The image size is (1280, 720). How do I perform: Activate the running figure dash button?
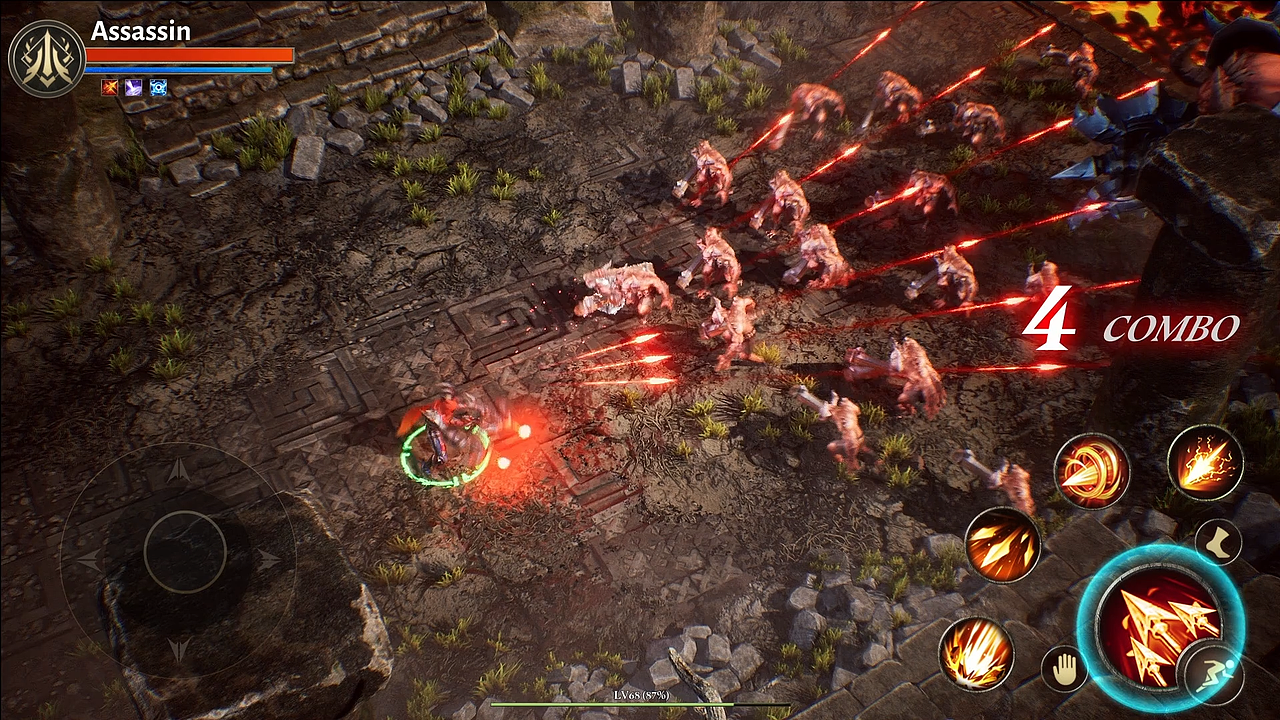(x=1211, y=675)
